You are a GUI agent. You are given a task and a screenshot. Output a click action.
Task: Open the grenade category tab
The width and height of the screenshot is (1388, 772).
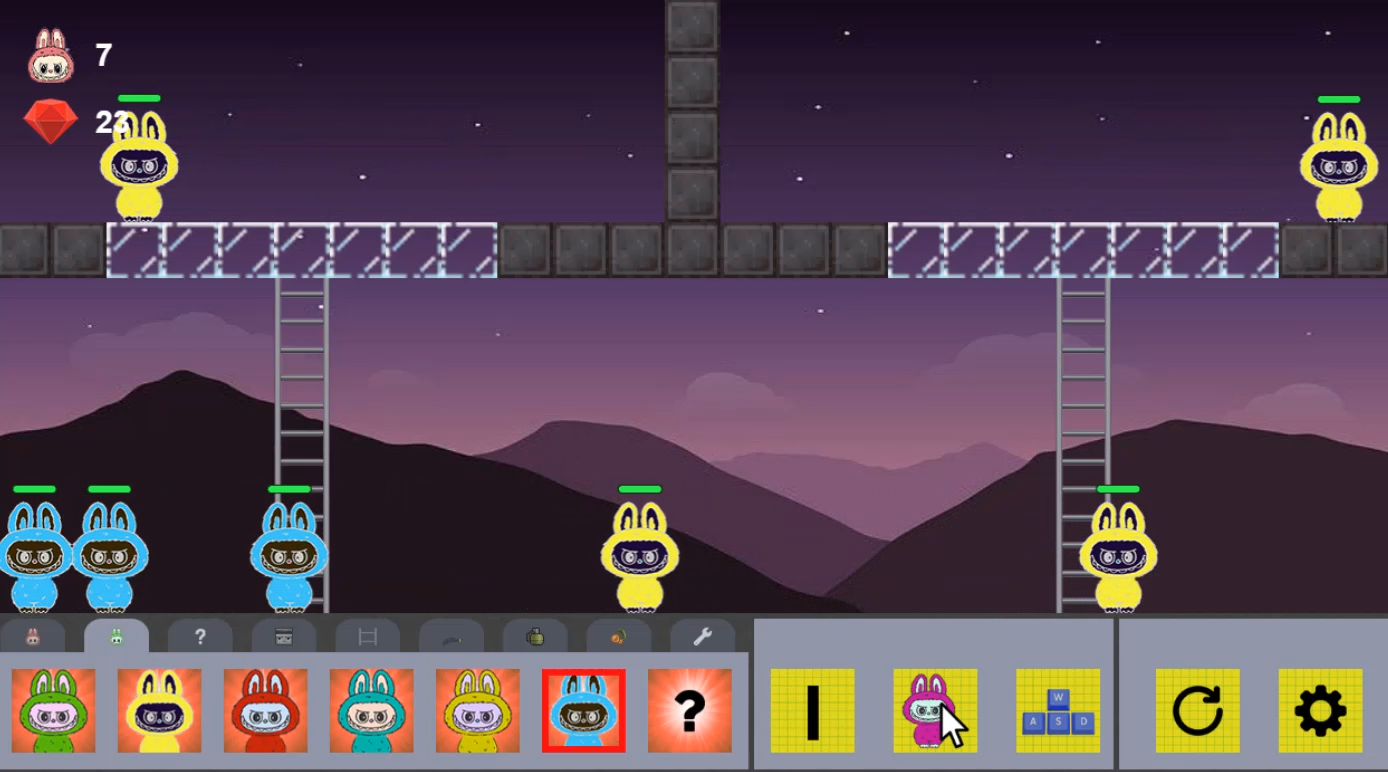pos(536,634)
